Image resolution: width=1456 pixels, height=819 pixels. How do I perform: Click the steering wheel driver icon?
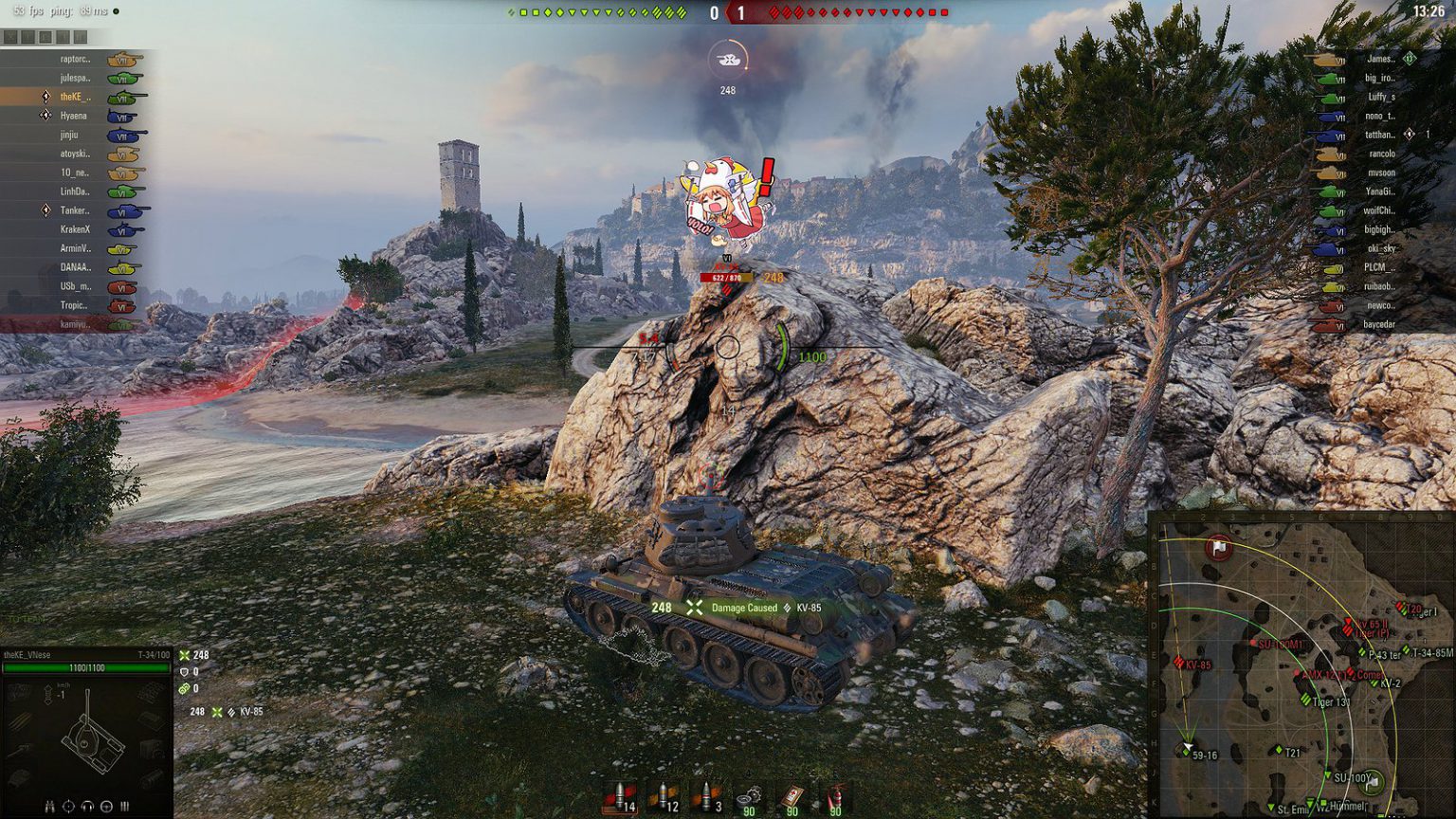106,807
